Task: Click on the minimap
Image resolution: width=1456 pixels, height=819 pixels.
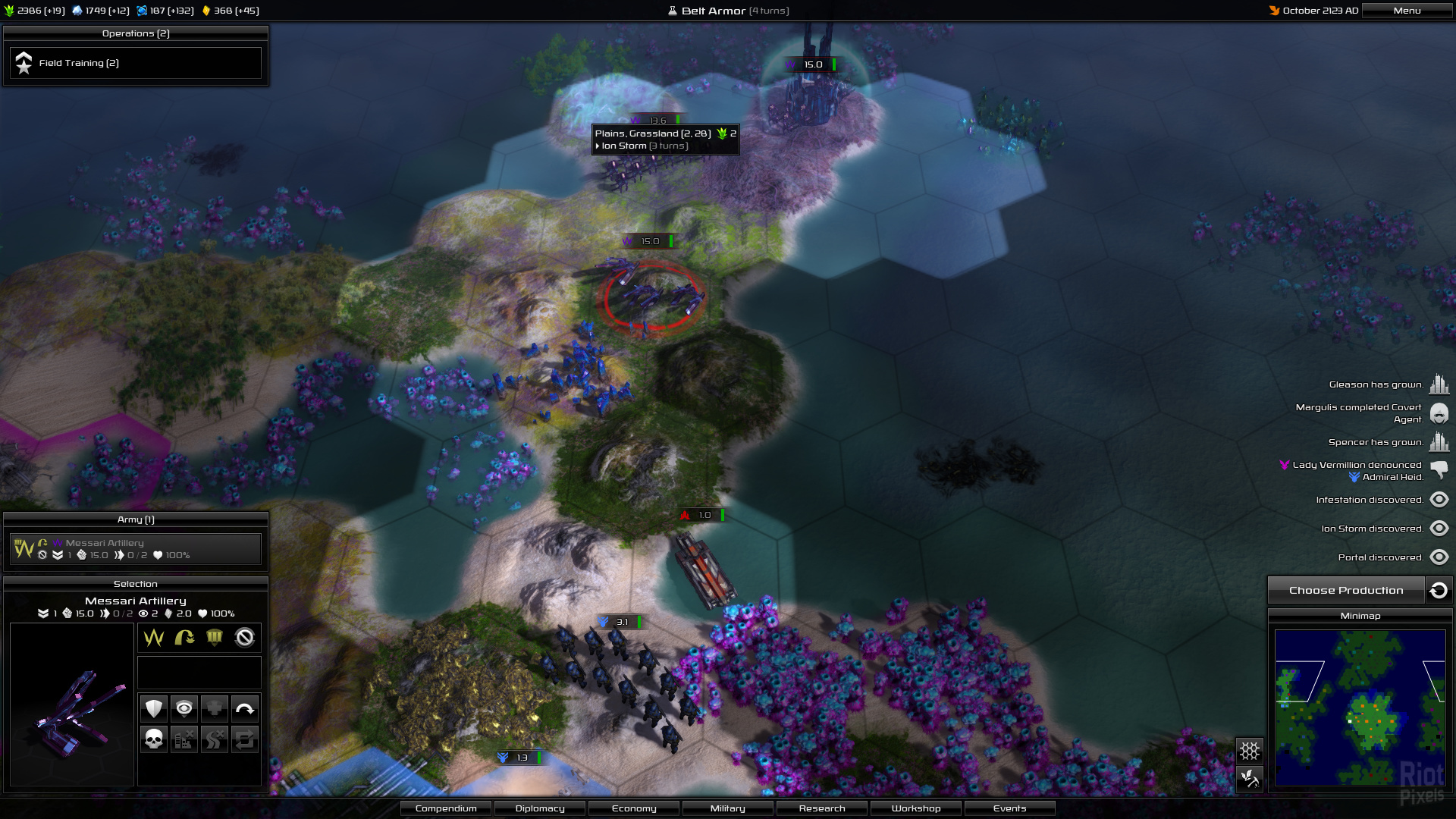Action: [x=1360, y=707]
